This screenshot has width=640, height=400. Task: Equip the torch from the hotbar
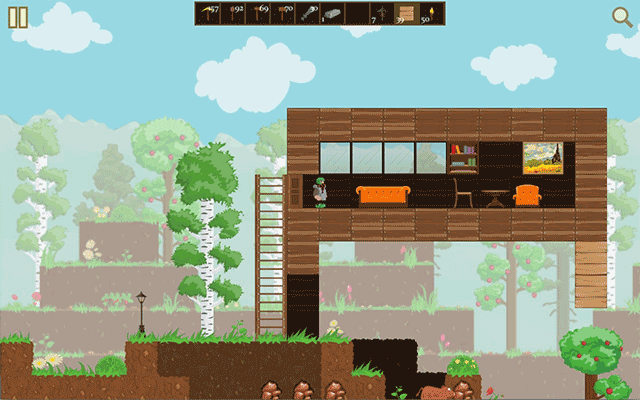(x=432, y=13)
